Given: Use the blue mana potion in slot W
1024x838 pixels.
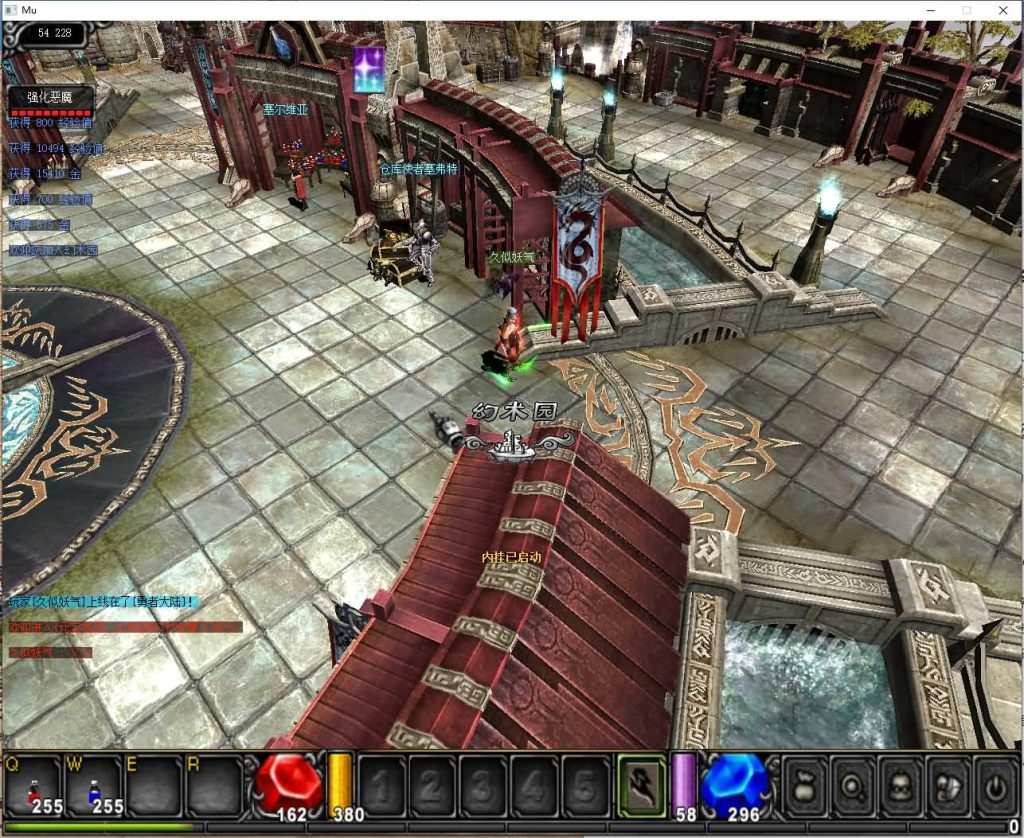Looking at the screenshot, I should [x=96, y=787].
